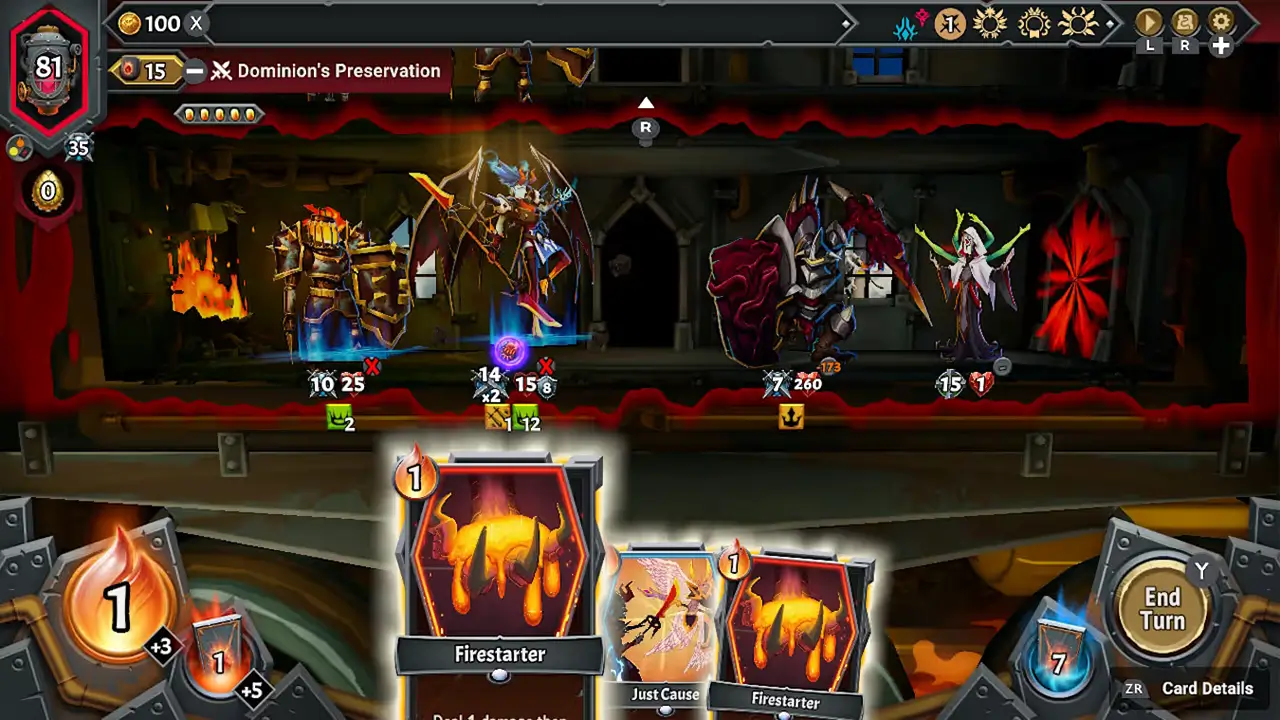Inspect the sun artifact with ribbon underneath
Screen dimensions: 1280x720
click(1033, 23)
